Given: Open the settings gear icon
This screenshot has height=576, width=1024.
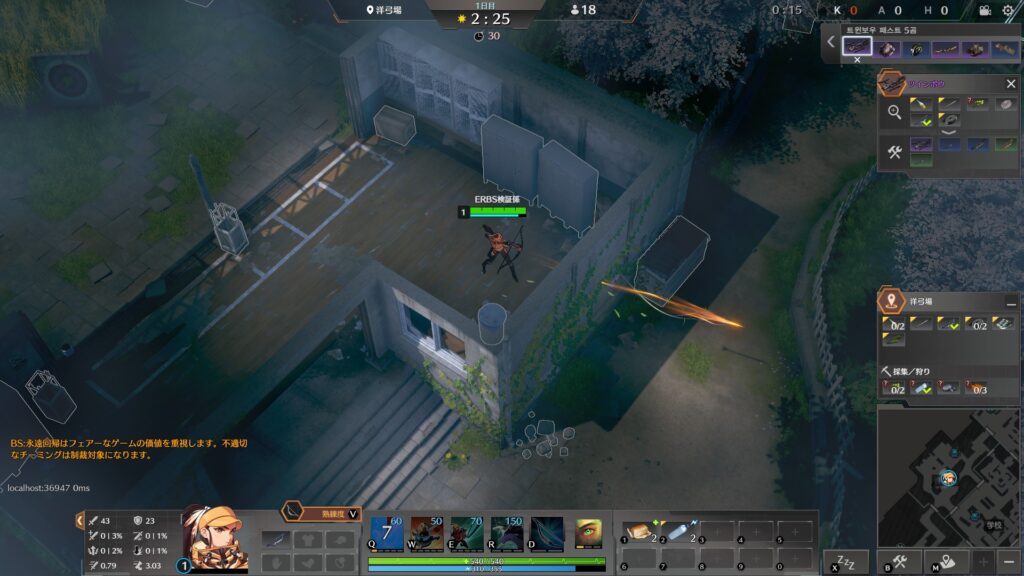Looking at the screenshot, I should (1007, 10).
